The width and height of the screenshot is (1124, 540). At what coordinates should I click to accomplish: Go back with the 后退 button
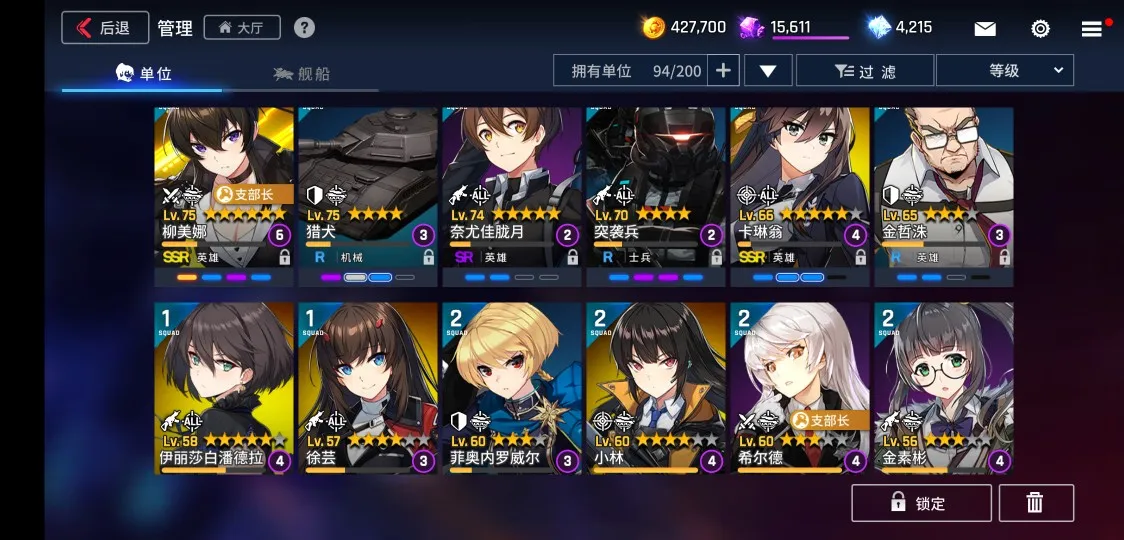[x=105, y=28]
